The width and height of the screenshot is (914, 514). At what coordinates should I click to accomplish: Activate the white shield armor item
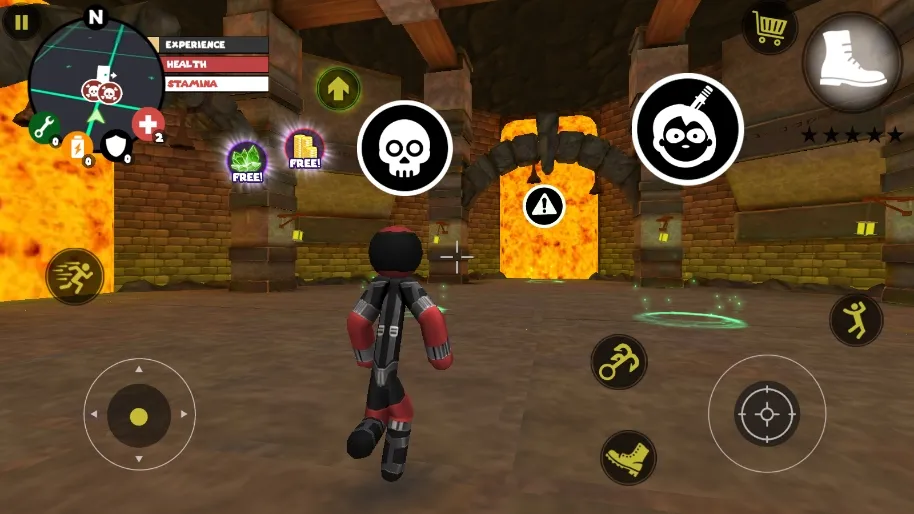tap(117, 147)
